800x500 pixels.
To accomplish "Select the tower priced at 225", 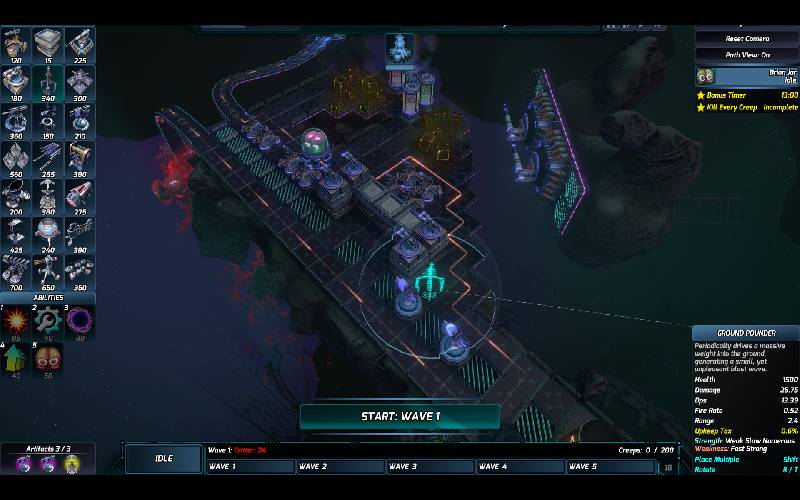I will 80,45.
